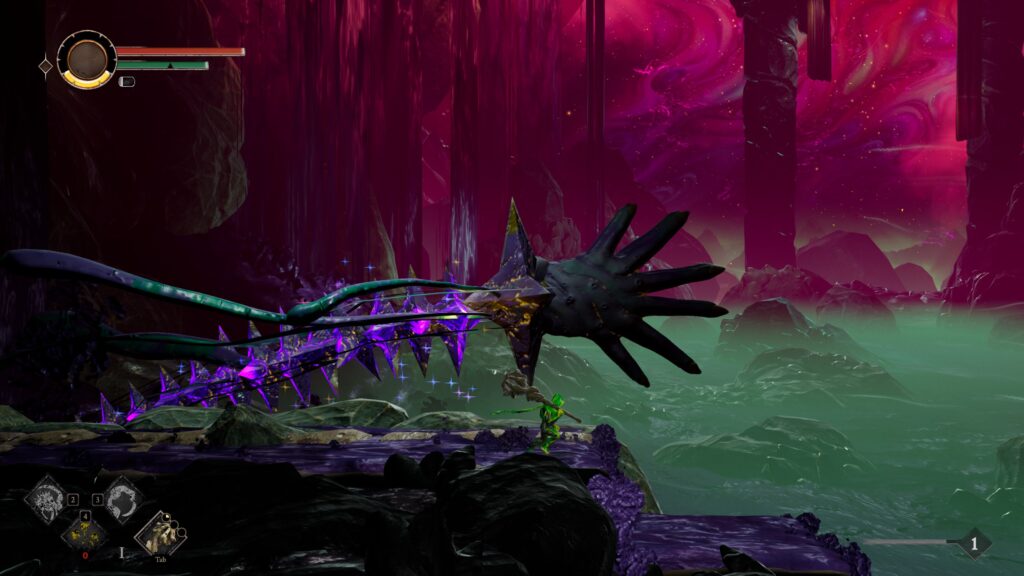Click the level 1 diamond badge
The image size is (1024, 576).
974,543
